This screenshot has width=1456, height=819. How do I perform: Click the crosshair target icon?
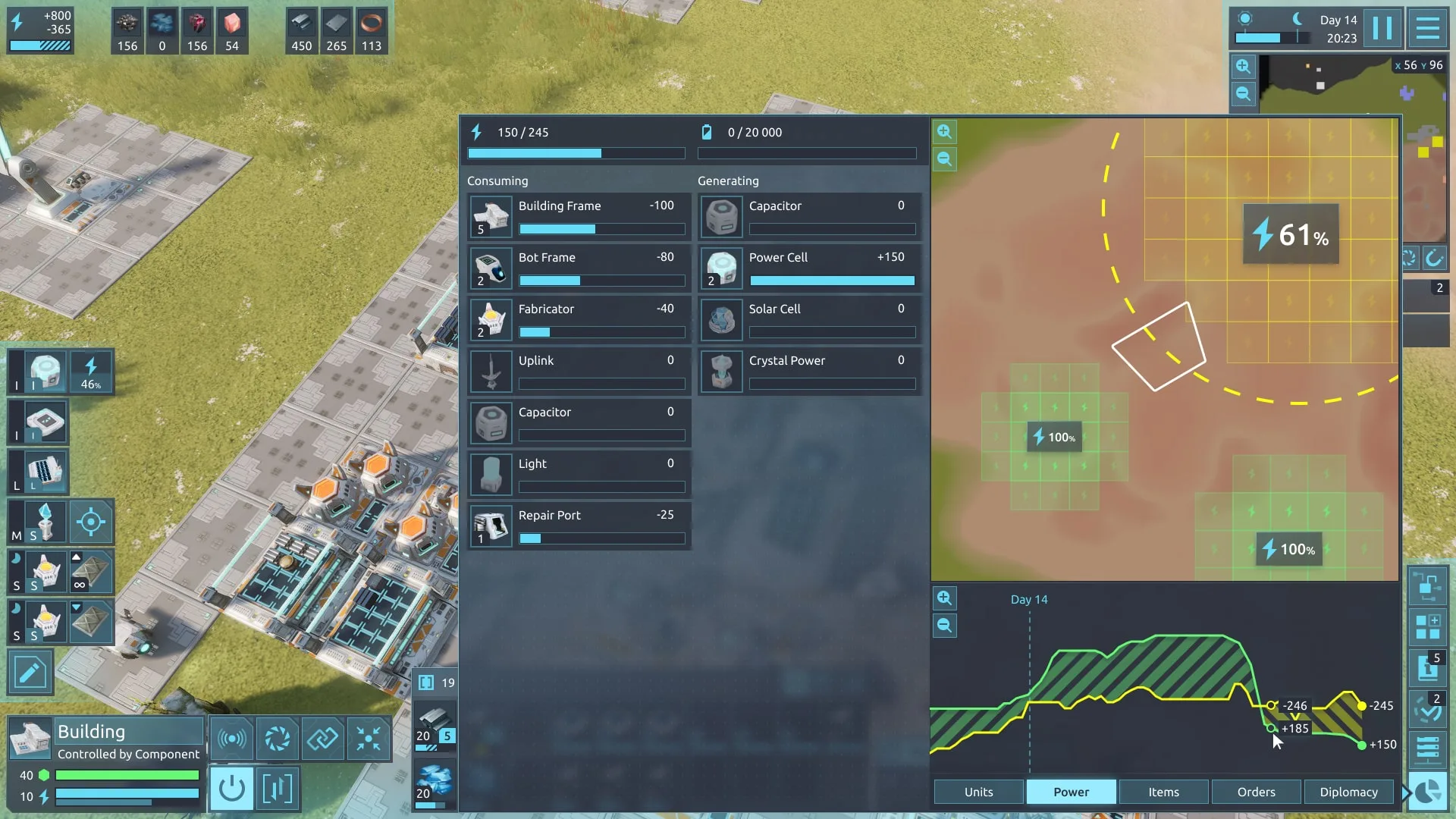point(91,522)
